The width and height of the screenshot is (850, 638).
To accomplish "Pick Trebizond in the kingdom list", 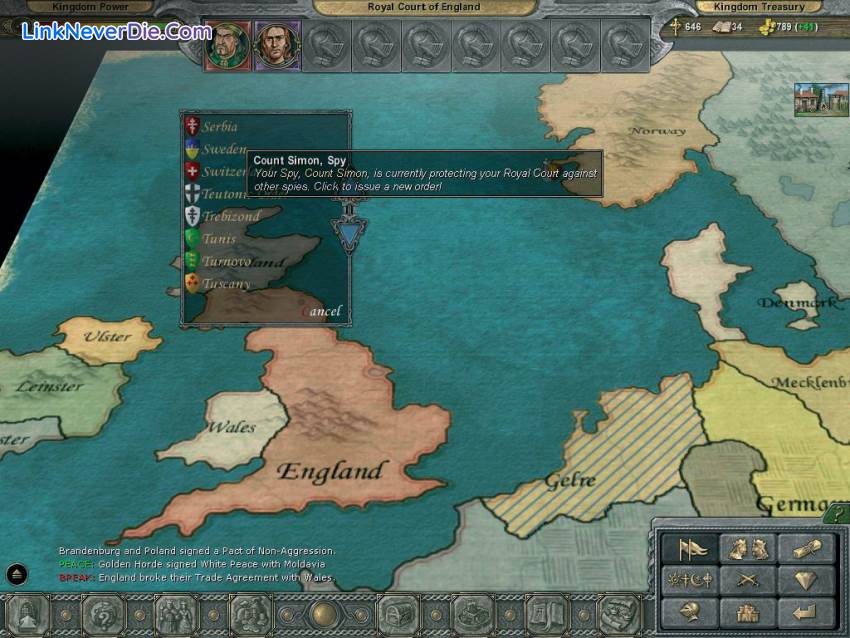I will (230, 216).
